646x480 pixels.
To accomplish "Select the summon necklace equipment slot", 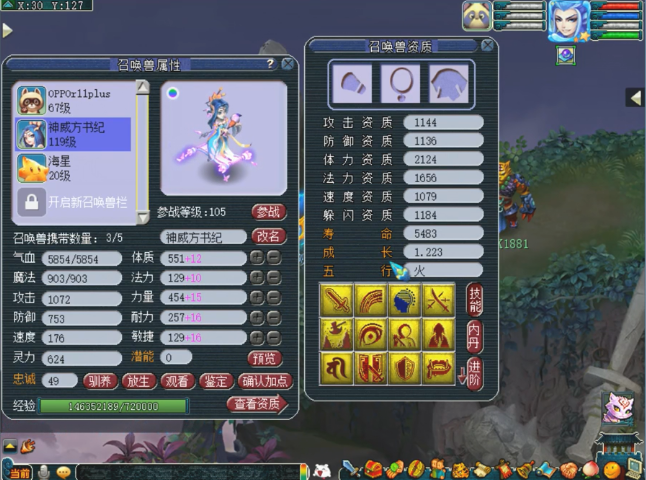I will pyautogui.click(x=400, y=83).
